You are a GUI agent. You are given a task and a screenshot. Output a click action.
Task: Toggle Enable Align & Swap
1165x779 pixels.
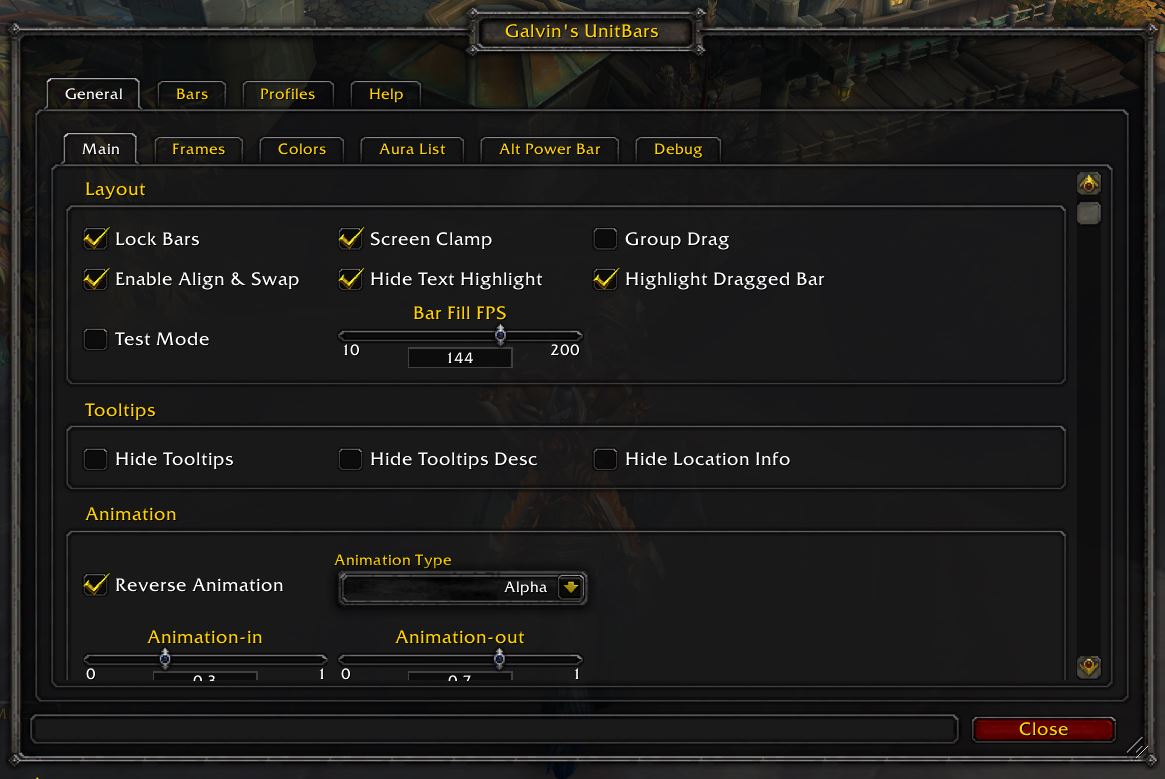[96, 279]
